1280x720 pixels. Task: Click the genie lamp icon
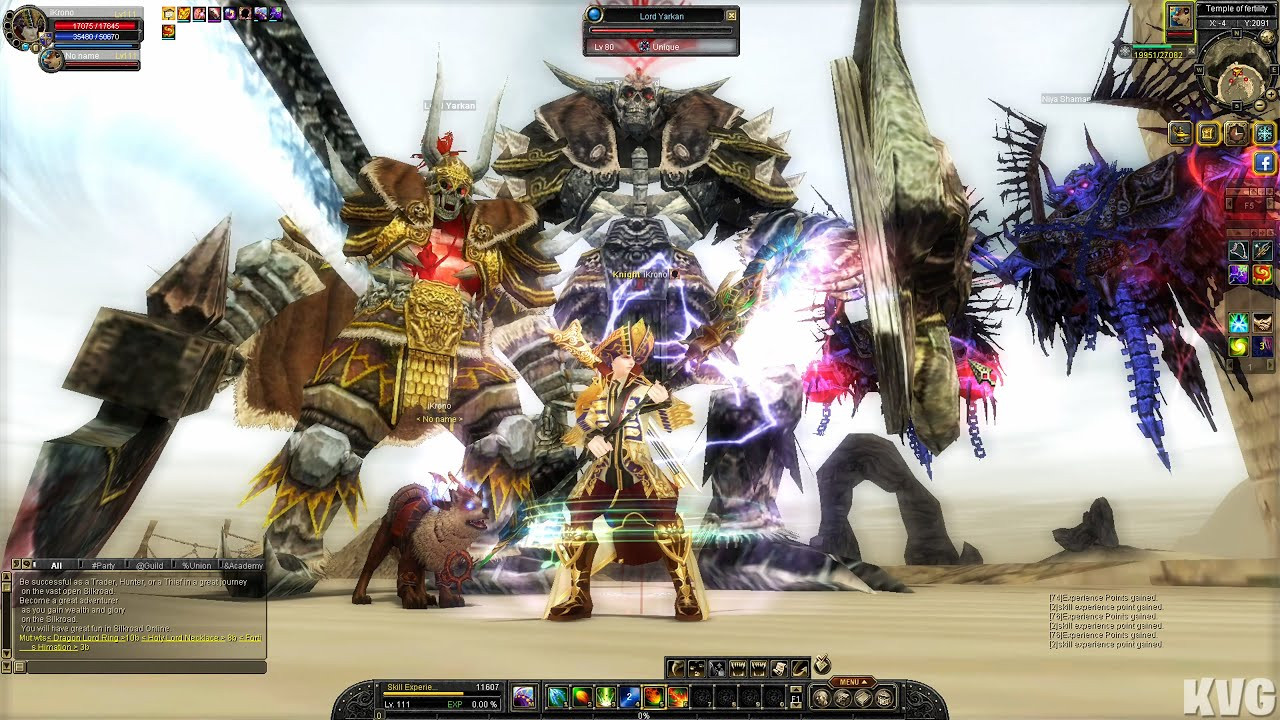(x=1181, y=133)
